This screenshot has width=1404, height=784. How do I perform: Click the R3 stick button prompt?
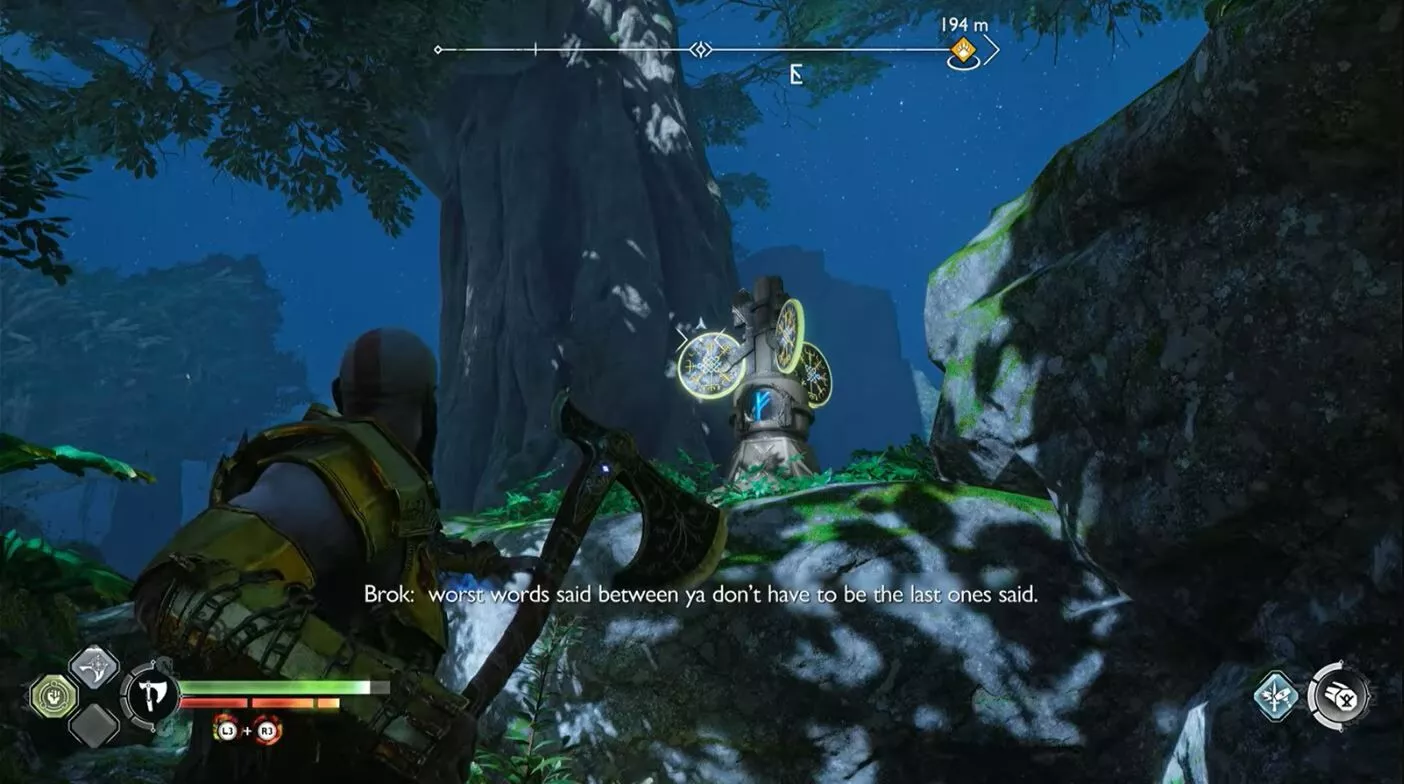pos(267,730)
